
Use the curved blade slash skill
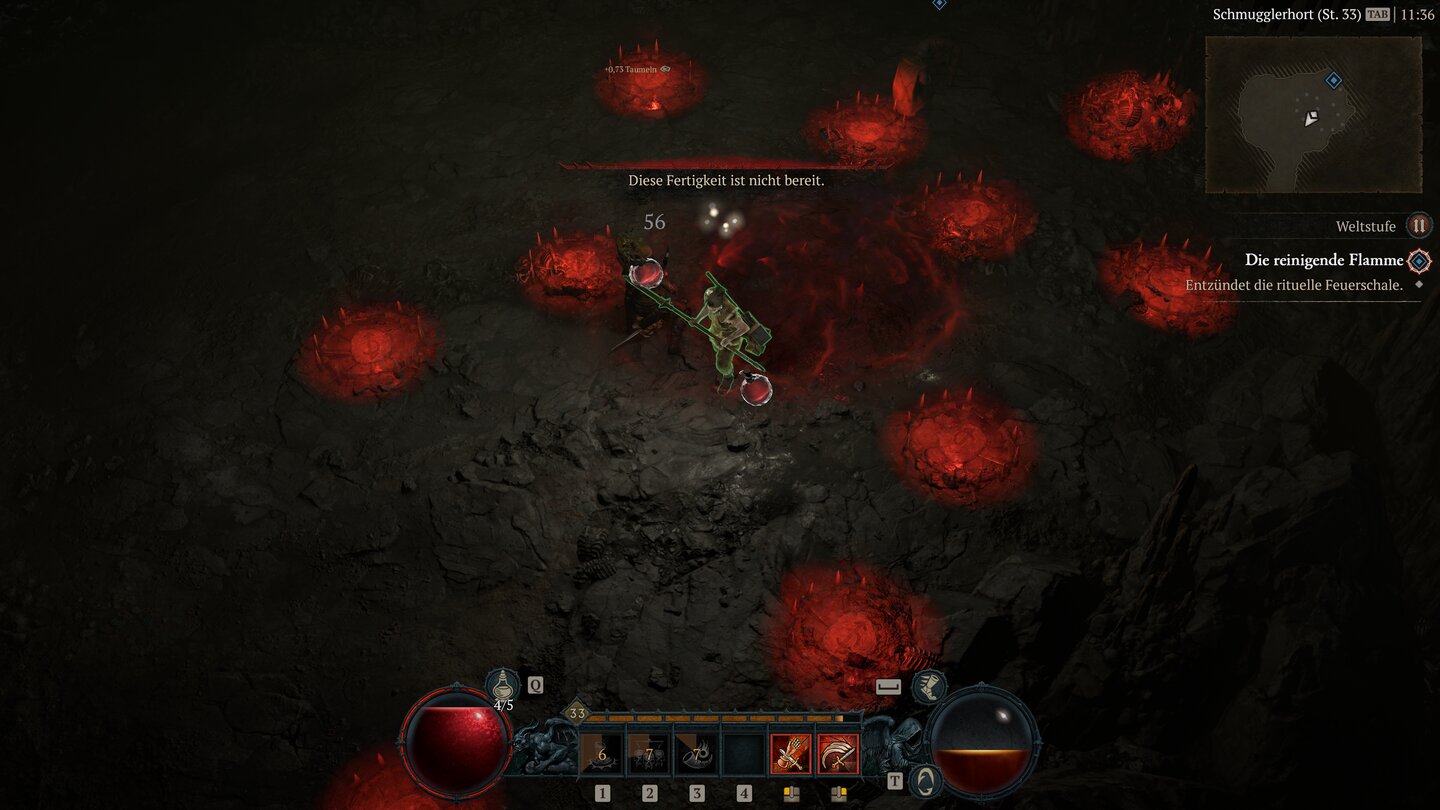pos(838,755)
